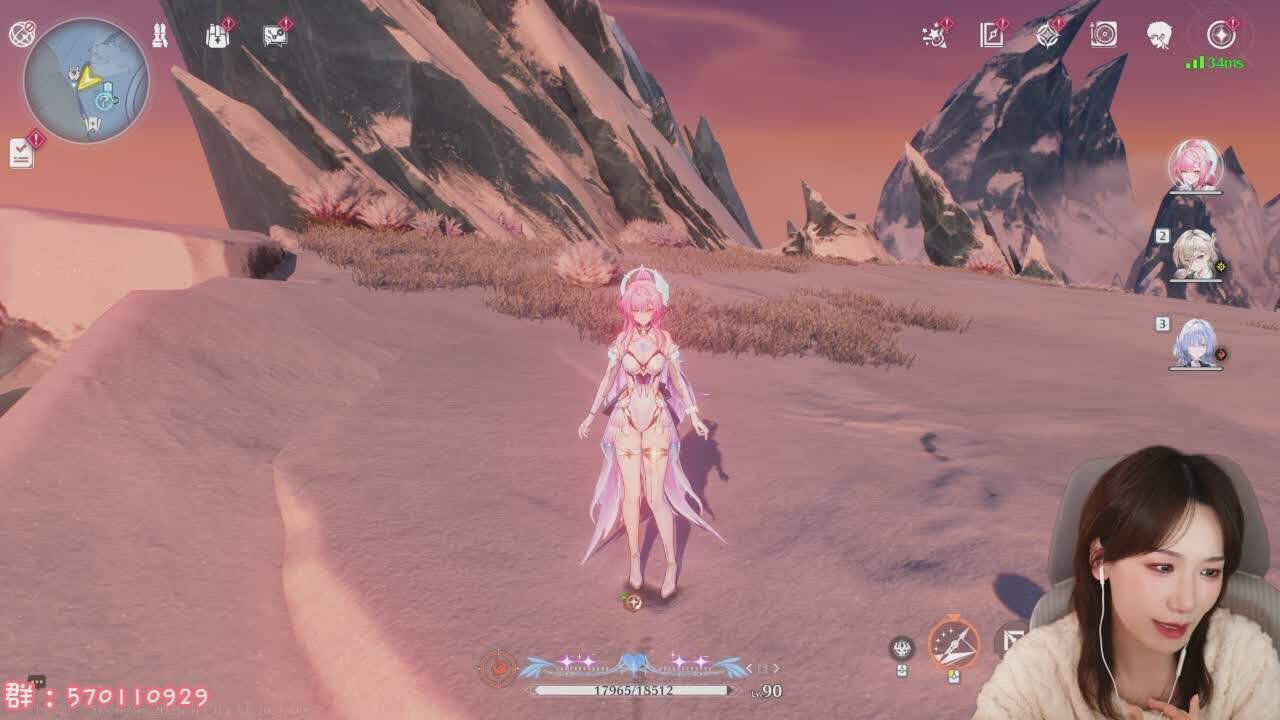1280x720 pixels.
Task: Click the red swirl target icon
Action: click(x=498, y=667)
